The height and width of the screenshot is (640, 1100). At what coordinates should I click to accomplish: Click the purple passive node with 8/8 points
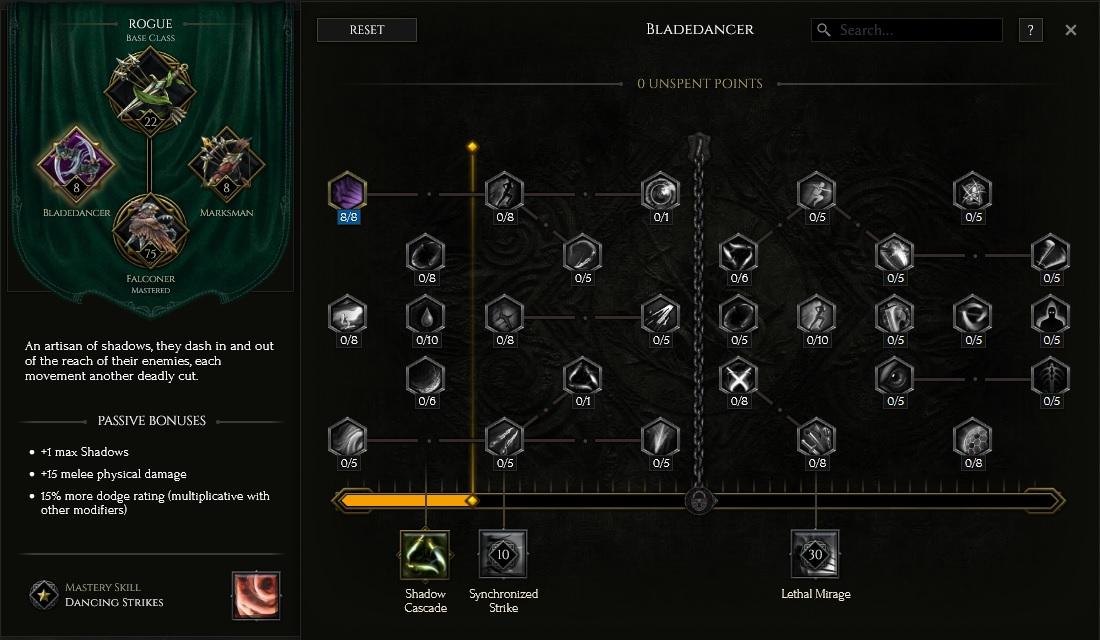[348, 192]
